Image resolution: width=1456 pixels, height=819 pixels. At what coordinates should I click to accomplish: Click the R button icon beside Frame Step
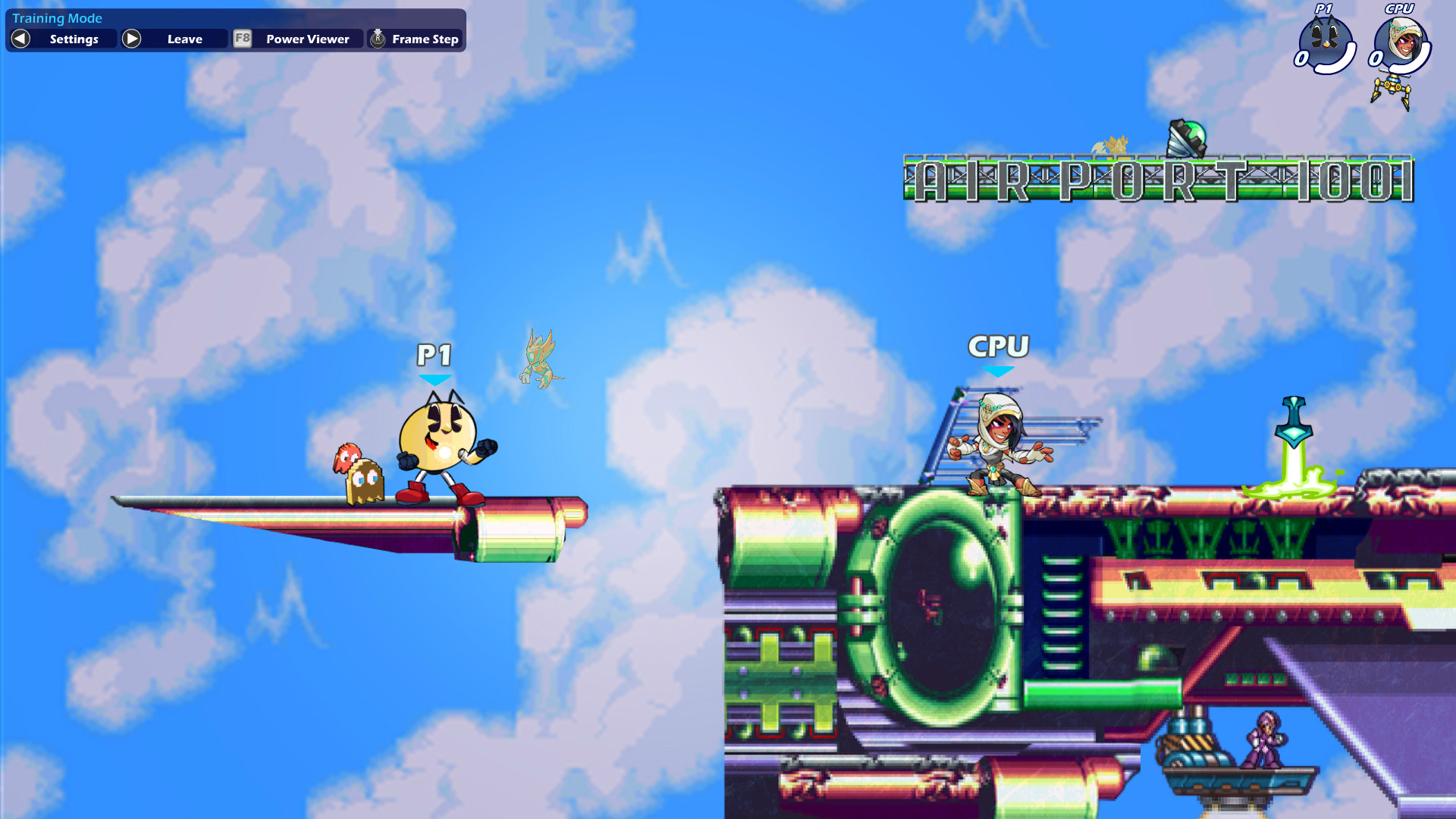click(x=377, y=39)
